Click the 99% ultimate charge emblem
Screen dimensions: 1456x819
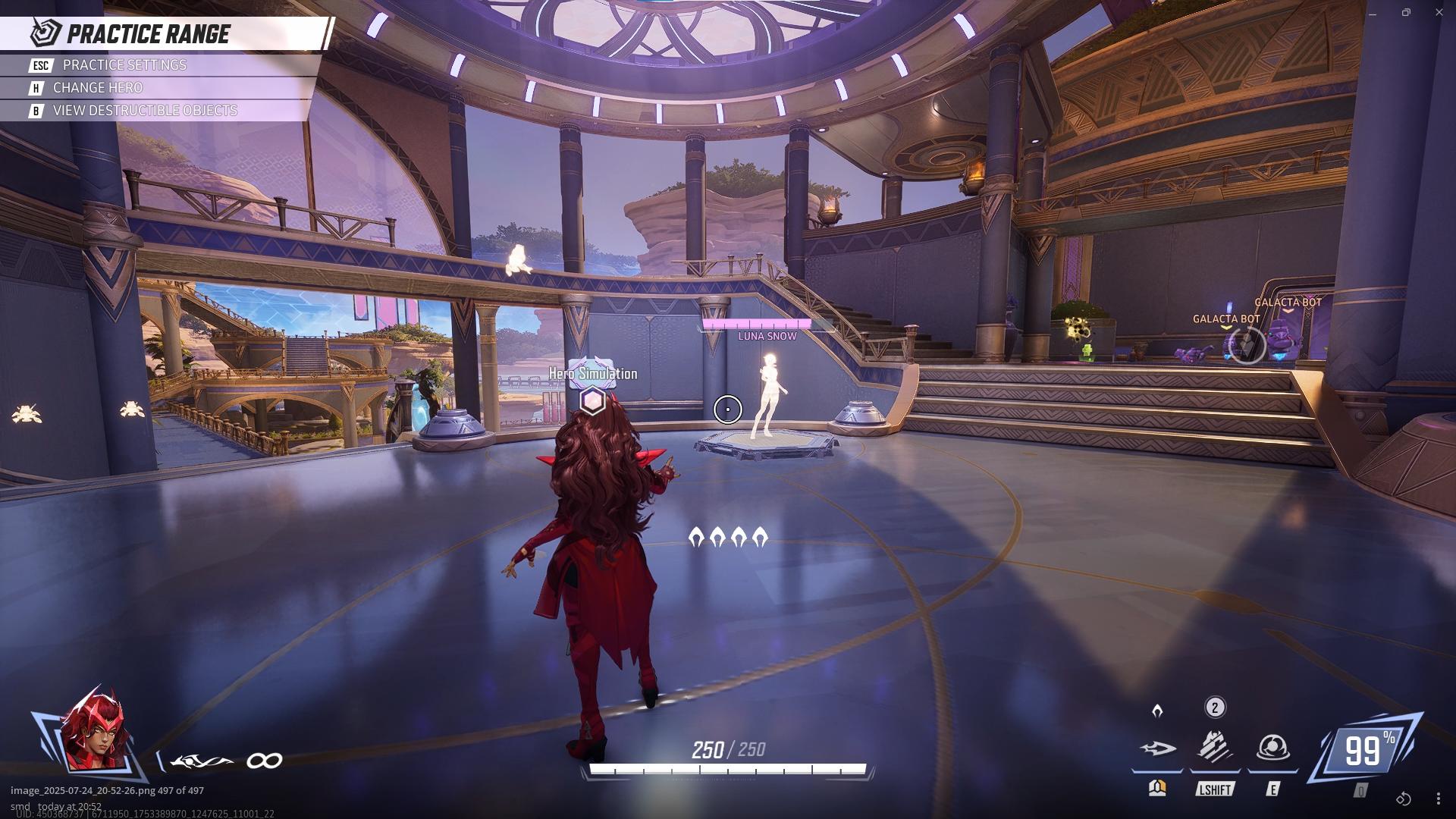click(1367, 750)
